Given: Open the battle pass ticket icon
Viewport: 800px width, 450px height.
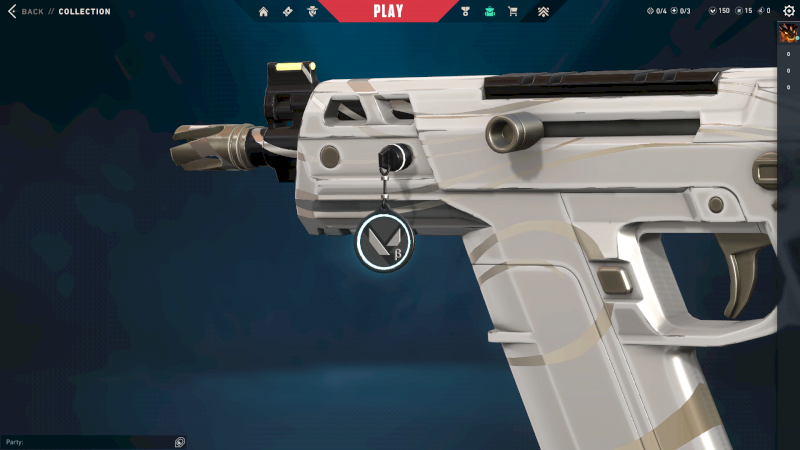Looking at the screenshot, I should pyautogui.click(x=288, y=12).
